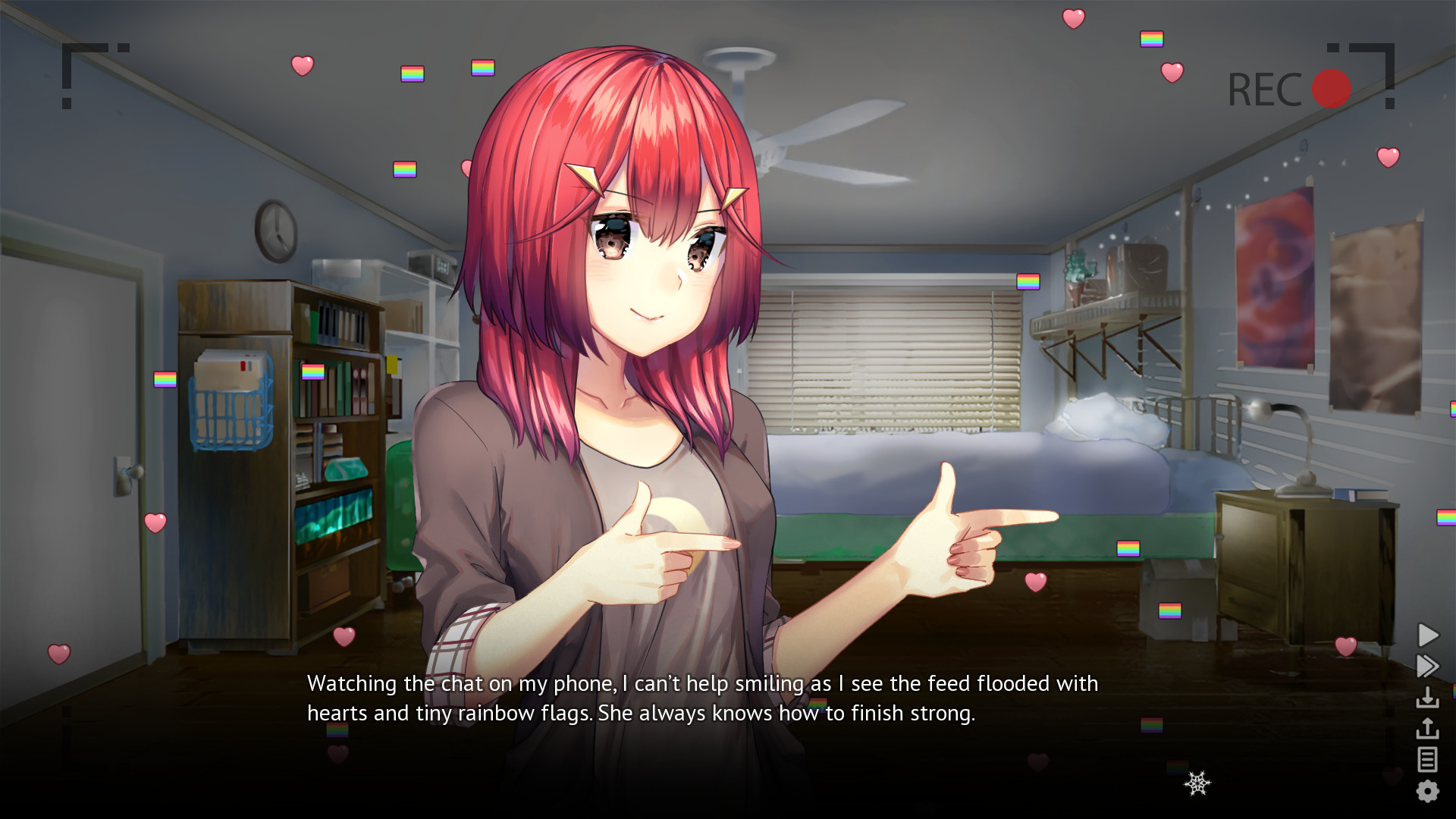This screenshot has height=819, width=1456.
Task: Click the snowflake icon at the bottom
Action: 1197,783
